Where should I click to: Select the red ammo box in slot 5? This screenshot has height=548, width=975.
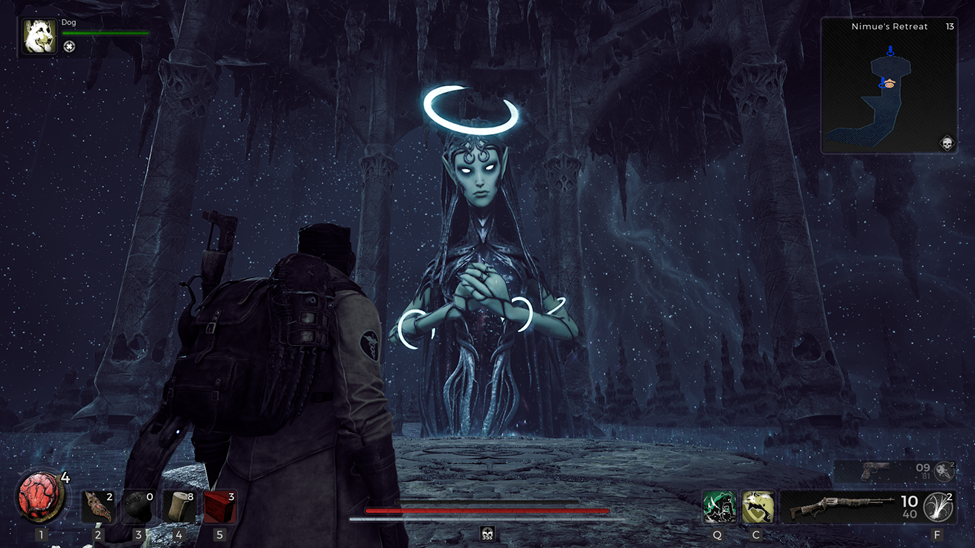click(x=220, y=506)
